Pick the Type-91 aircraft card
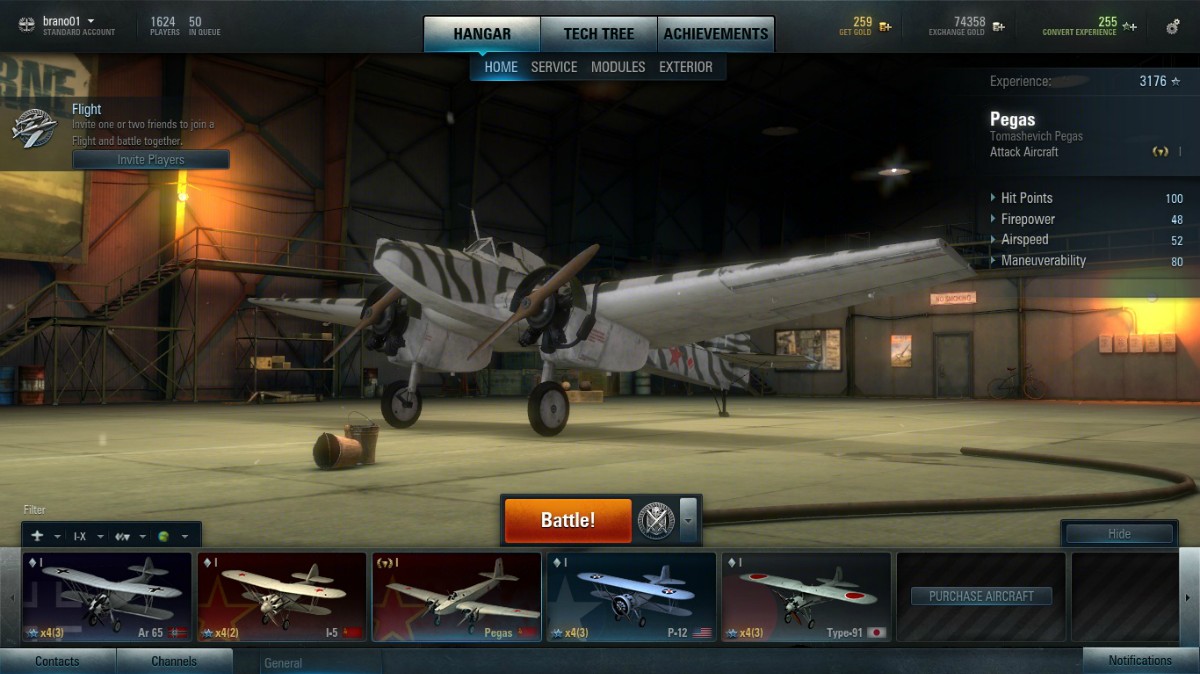 805,597
